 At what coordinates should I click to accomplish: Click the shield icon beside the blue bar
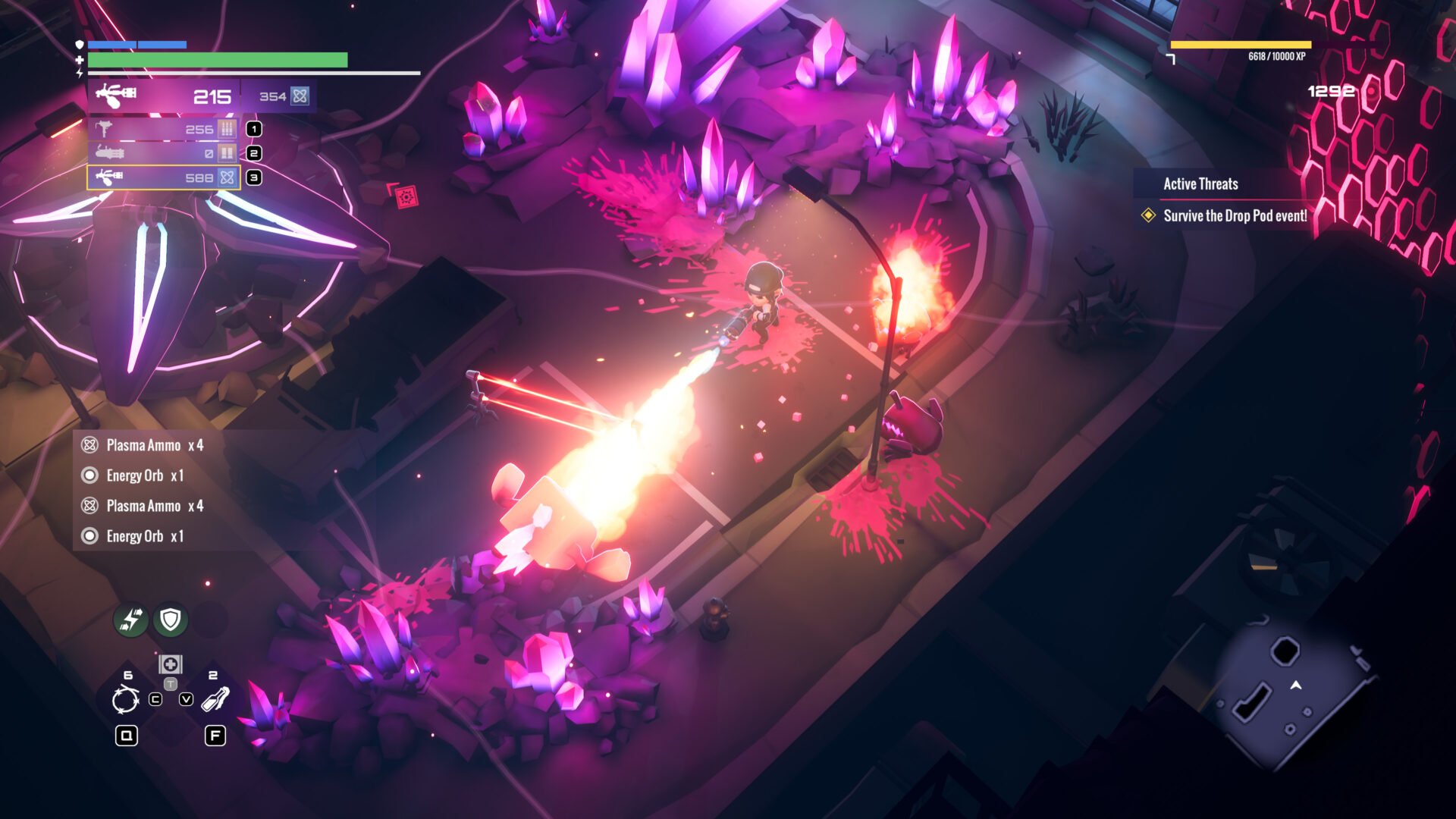coord(79,44)
